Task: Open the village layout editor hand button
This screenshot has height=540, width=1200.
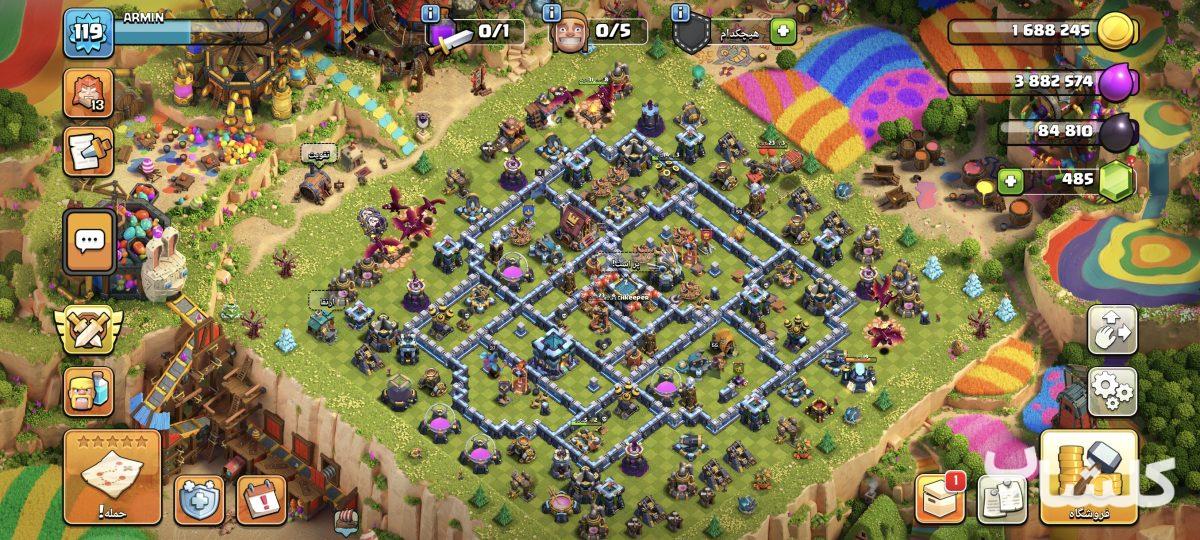Action: 1112,329
